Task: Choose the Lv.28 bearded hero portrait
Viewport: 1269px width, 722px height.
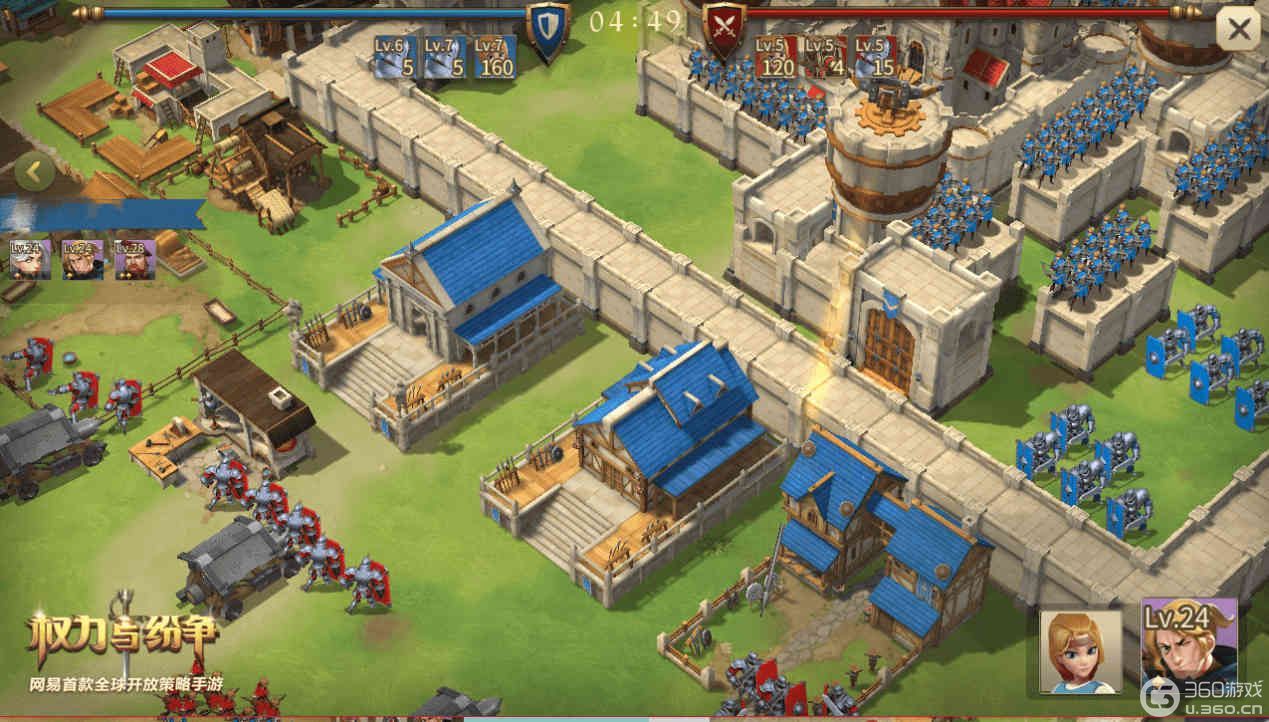Action: 133,258
